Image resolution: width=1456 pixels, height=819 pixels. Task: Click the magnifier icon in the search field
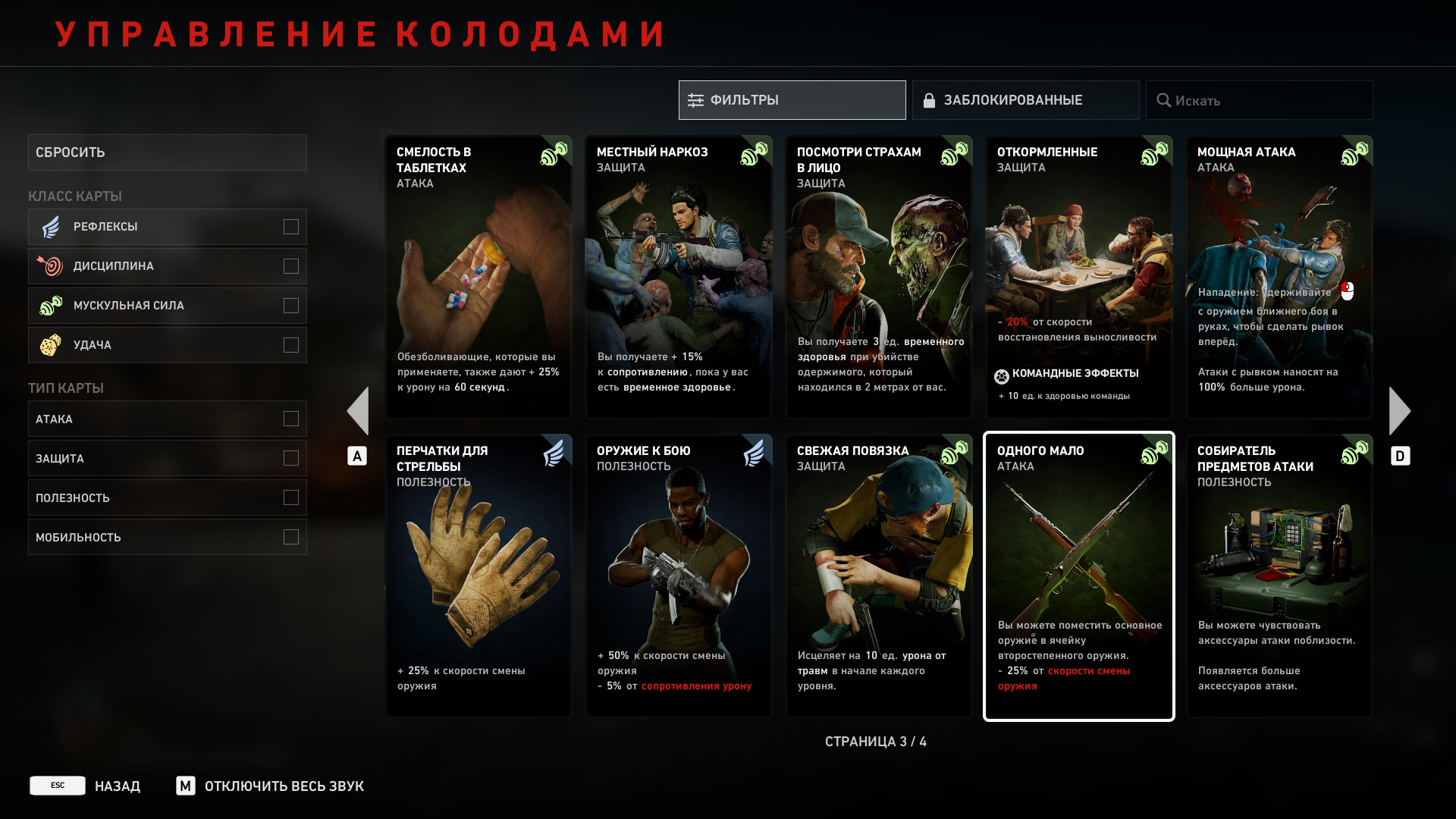point(1166,99)
